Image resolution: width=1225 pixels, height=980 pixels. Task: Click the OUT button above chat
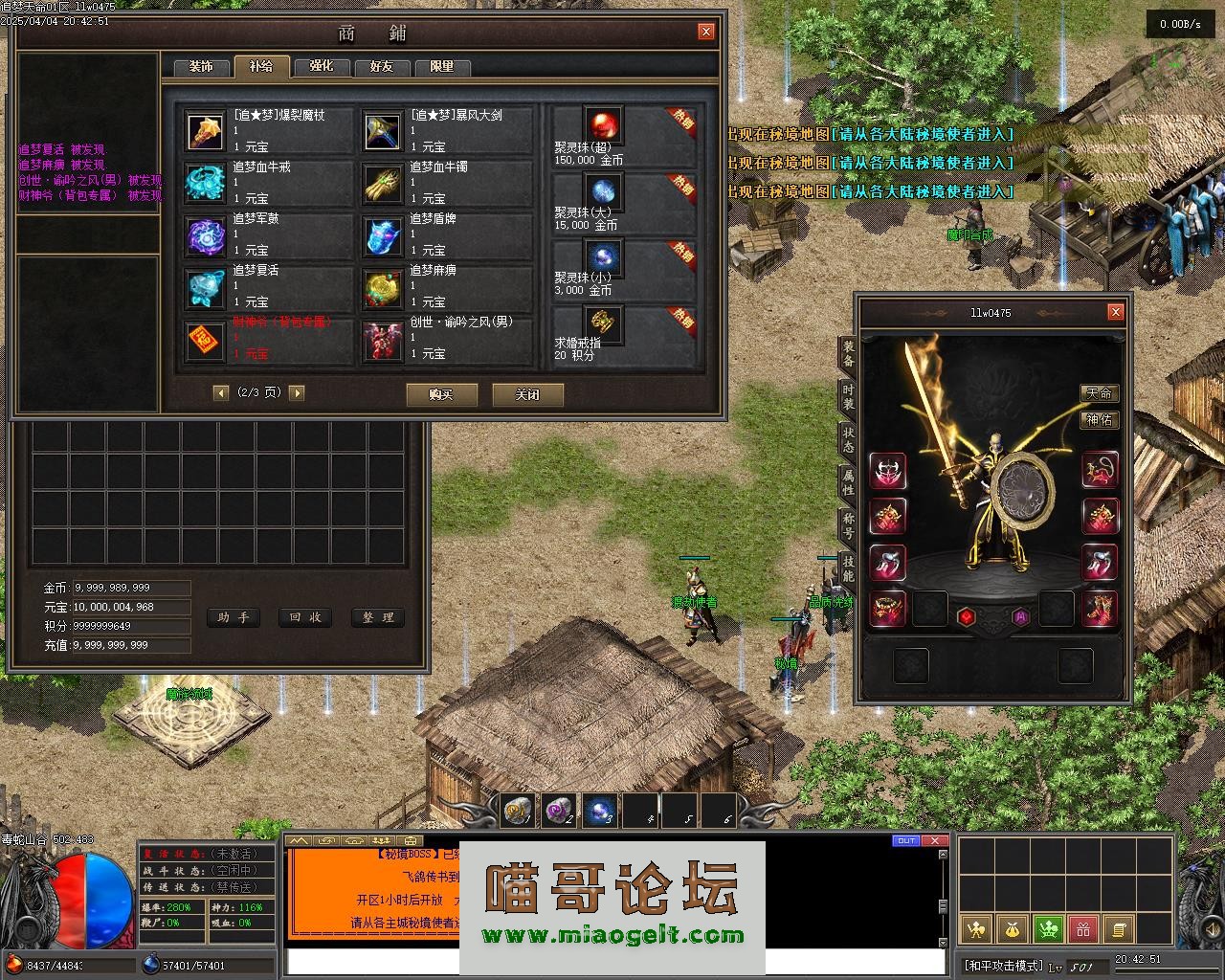click(x=905, y=841)
